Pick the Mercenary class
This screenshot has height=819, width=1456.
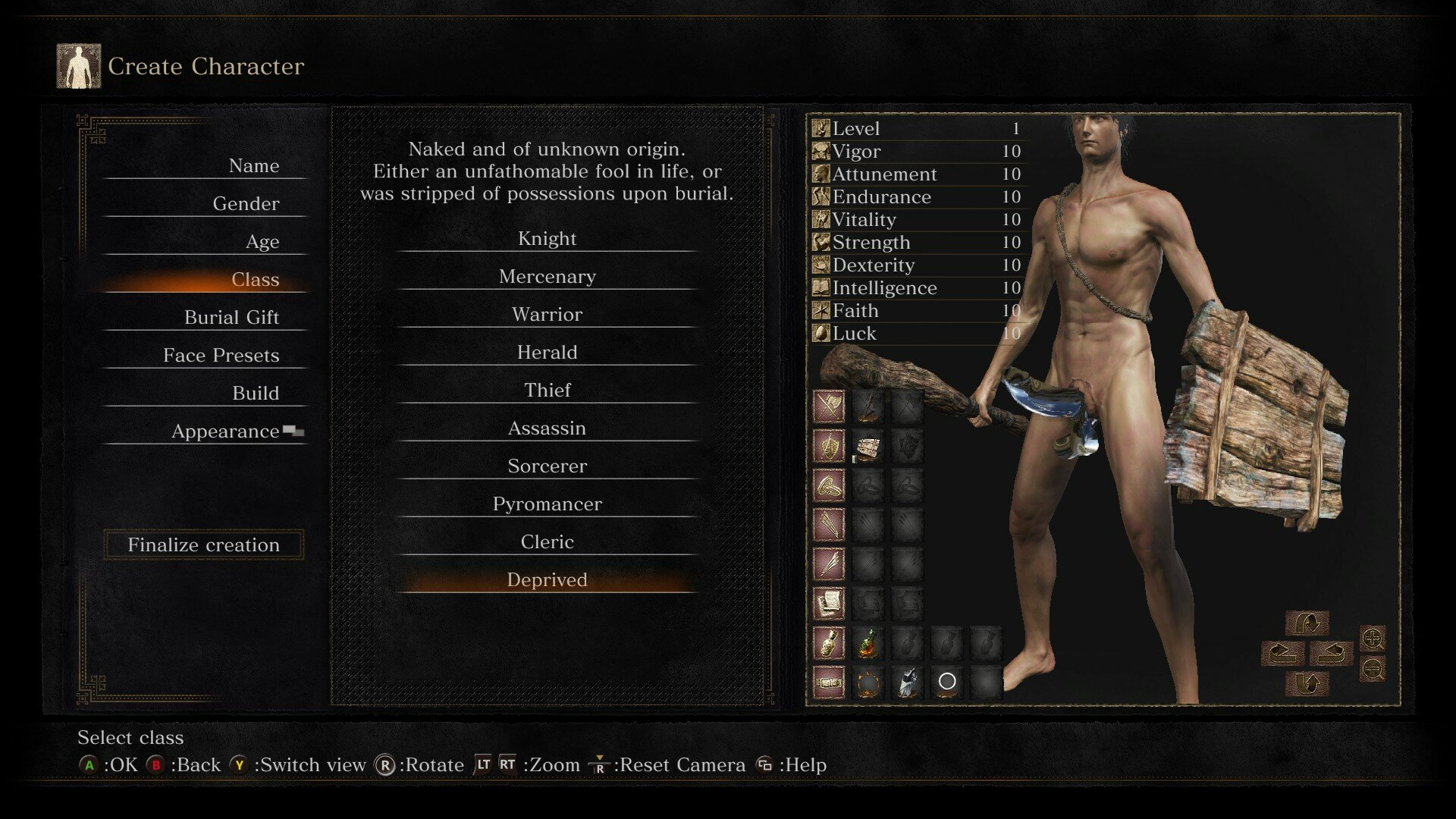point(547,277)
